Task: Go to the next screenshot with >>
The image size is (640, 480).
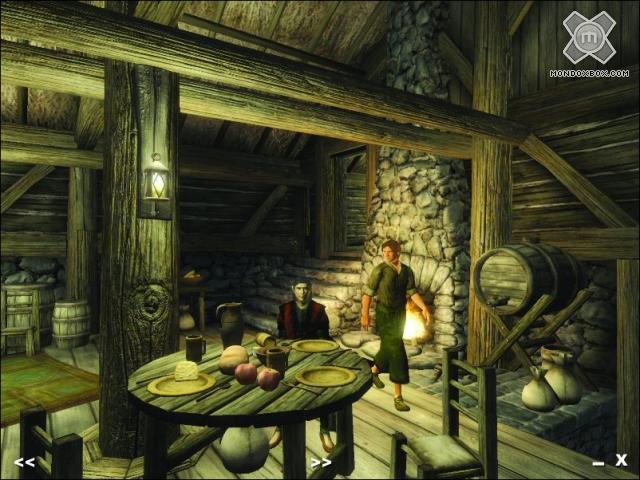Action: (x=320, y=462)
